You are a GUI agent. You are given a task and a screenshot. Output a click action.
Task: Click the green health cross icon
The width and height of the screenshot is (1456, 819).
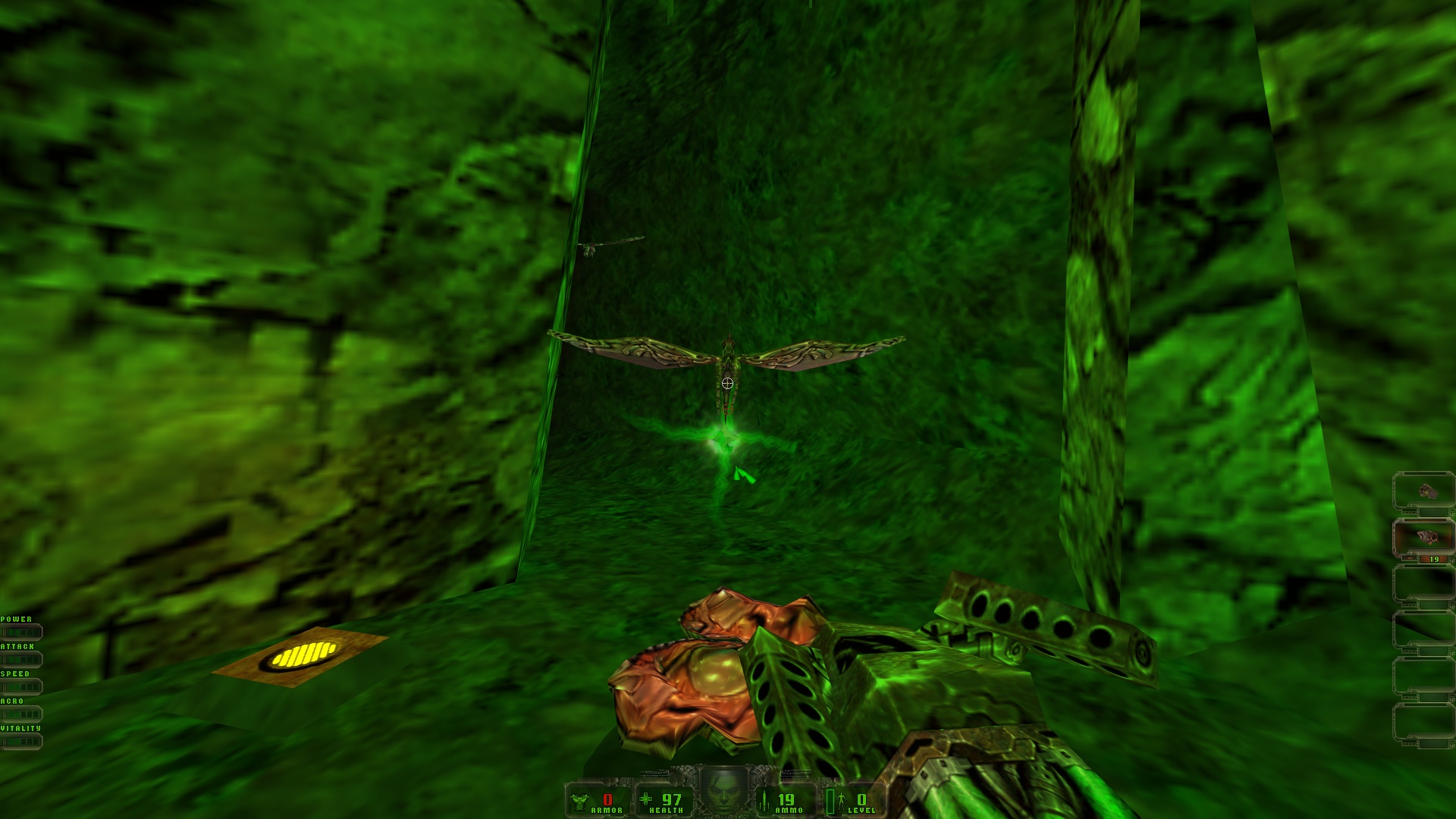tap(645, 800)
